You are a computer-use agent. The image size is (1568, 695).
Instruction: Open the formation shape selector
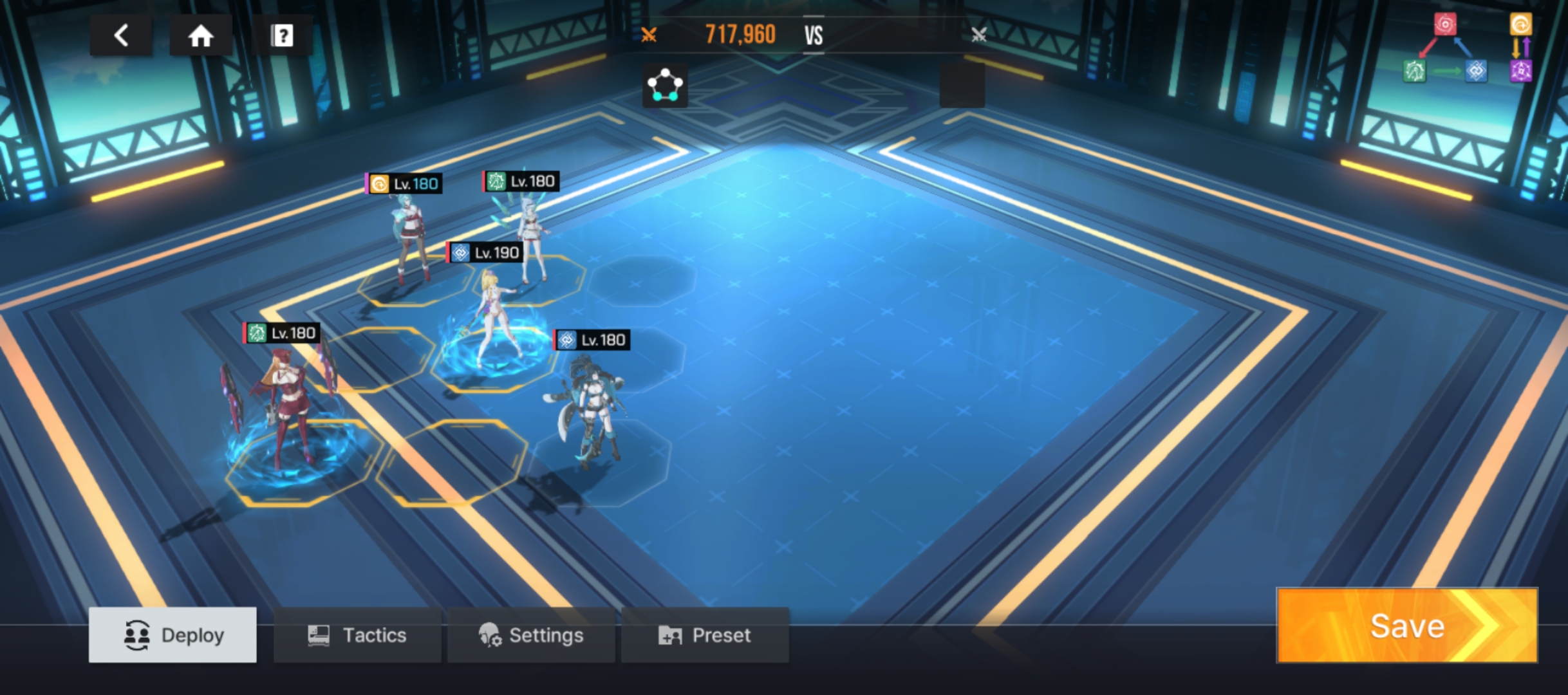(x=665, y=86)
